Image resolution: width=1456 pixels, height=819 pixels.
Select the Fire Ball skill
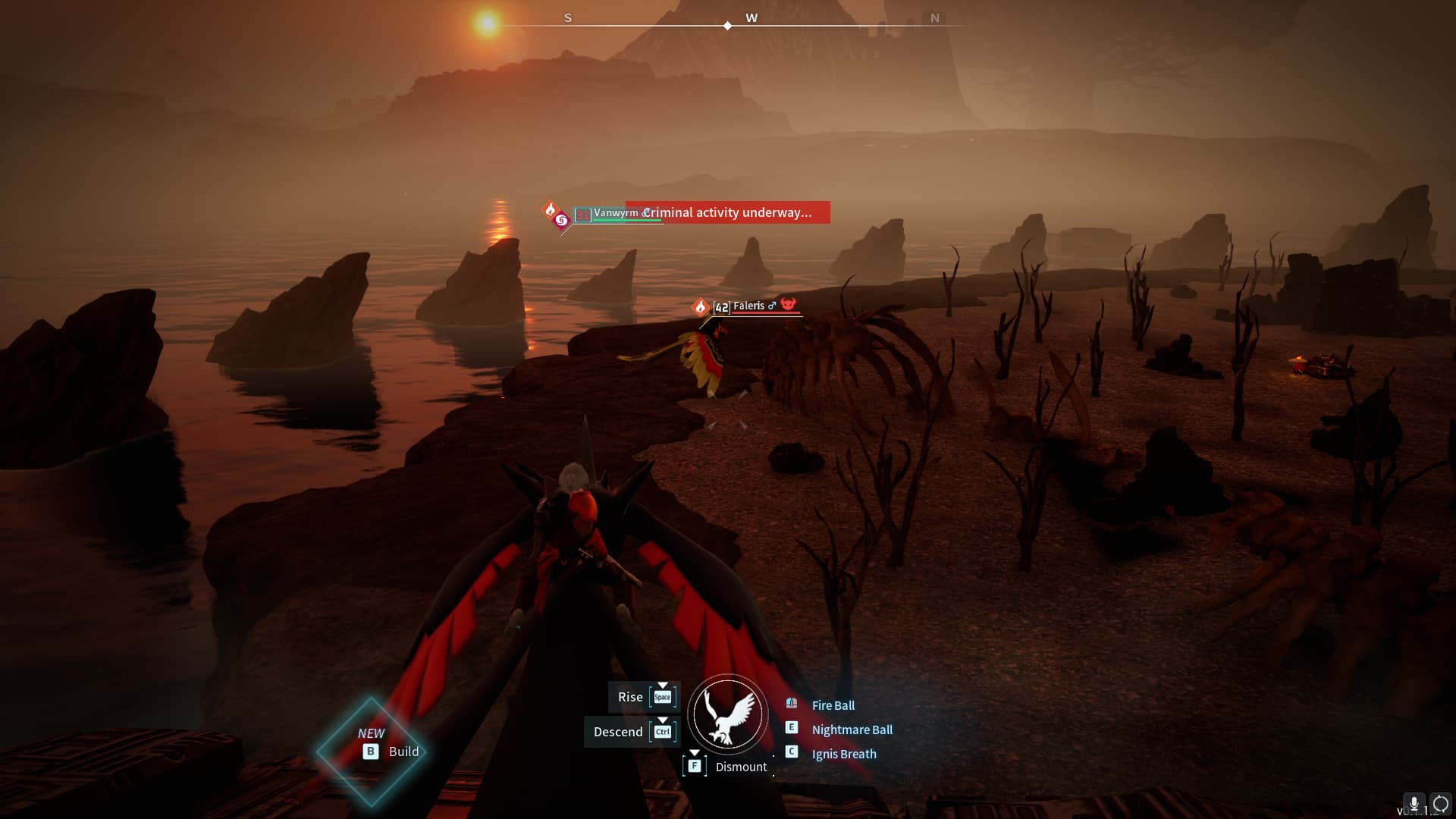coord(833,705)
